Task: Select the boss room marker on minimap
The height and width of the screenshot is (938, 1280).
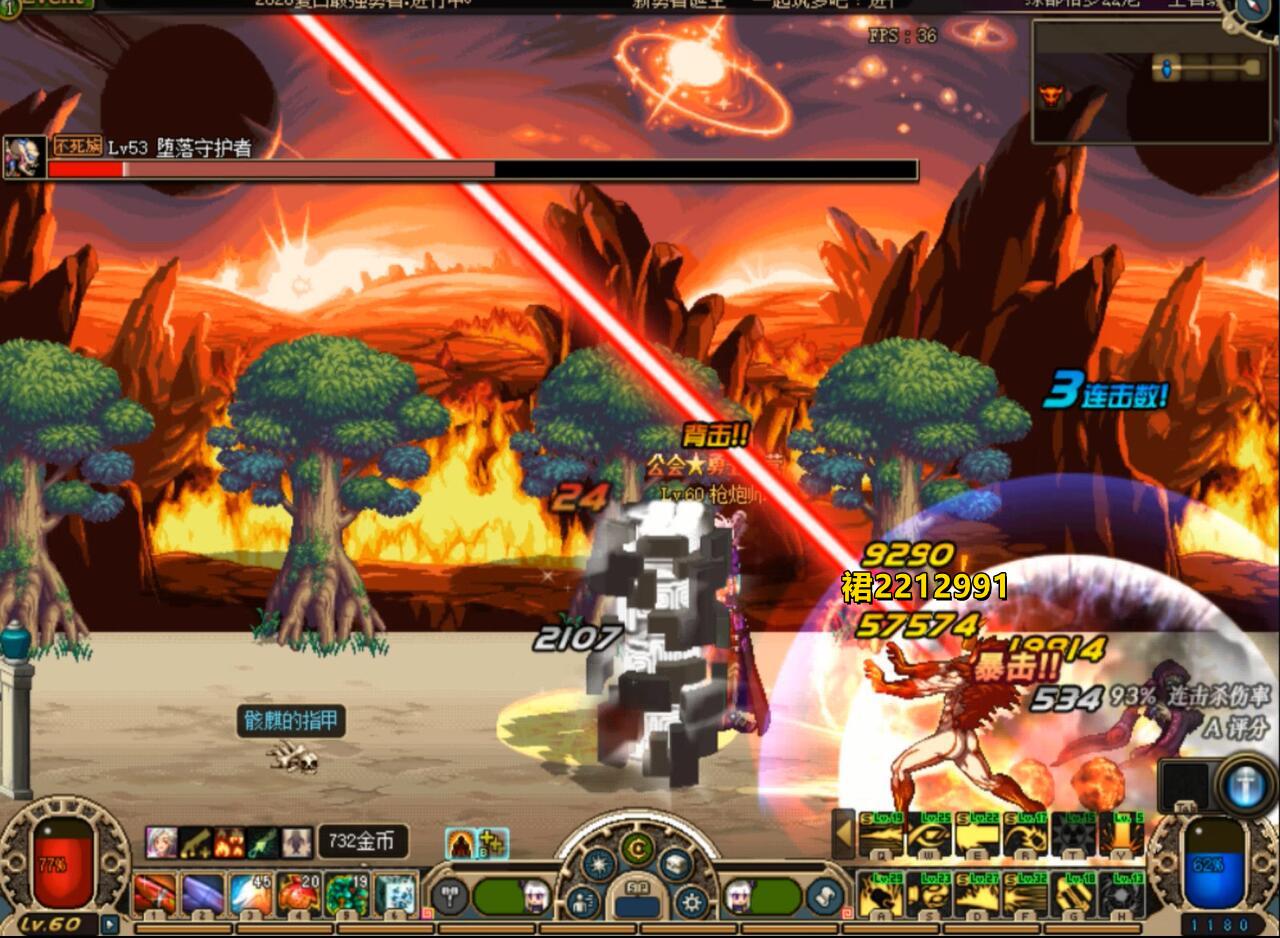Action: [1050, 97]
